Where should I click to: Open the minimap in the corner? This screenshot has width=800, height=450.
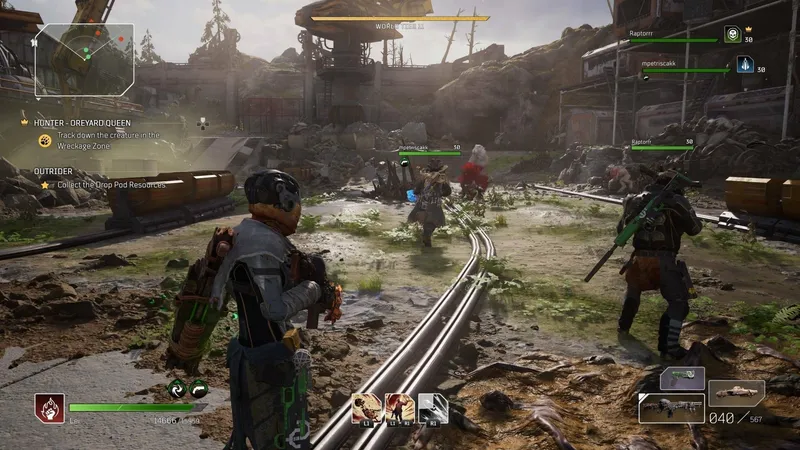[x=84, y=59]
